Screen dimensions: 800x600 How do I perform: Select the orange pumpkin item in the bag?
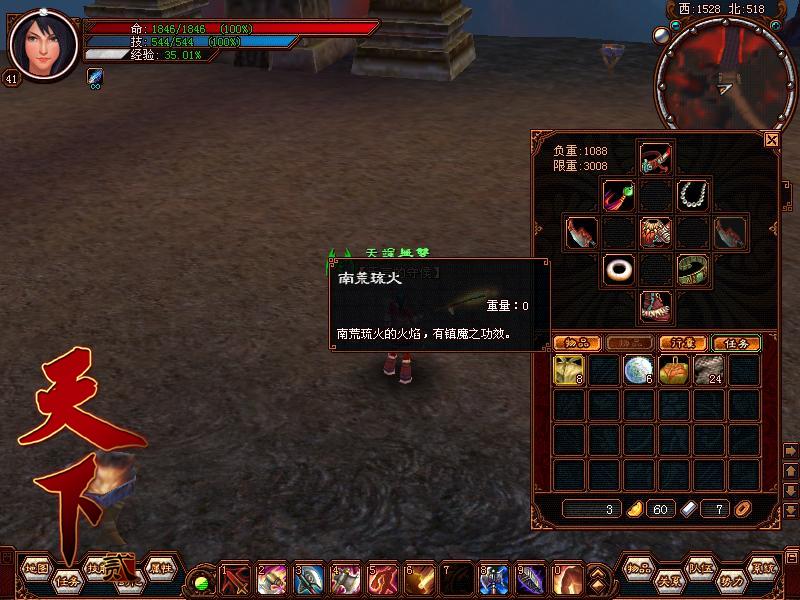coord(674,371)
